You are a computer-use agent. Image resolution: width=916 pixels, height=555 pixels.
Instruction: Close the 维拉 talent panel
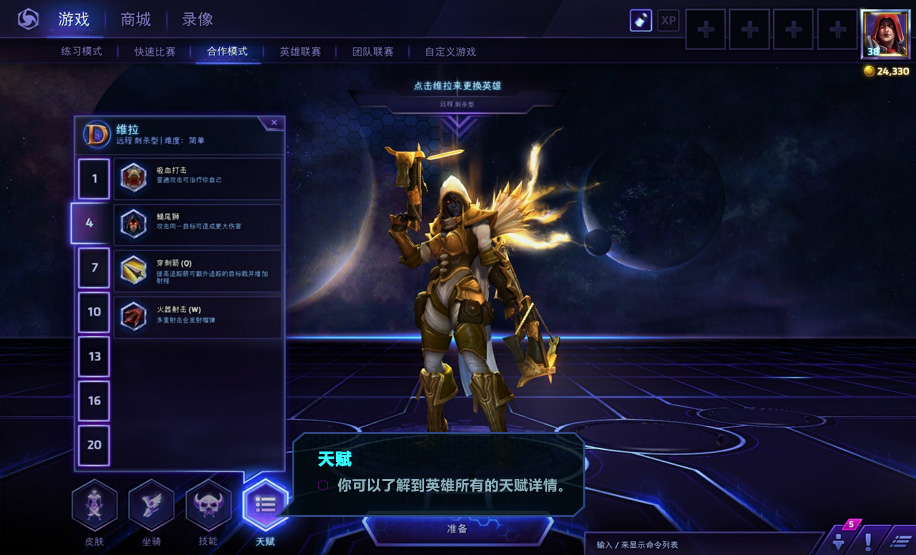coord(274,123)
